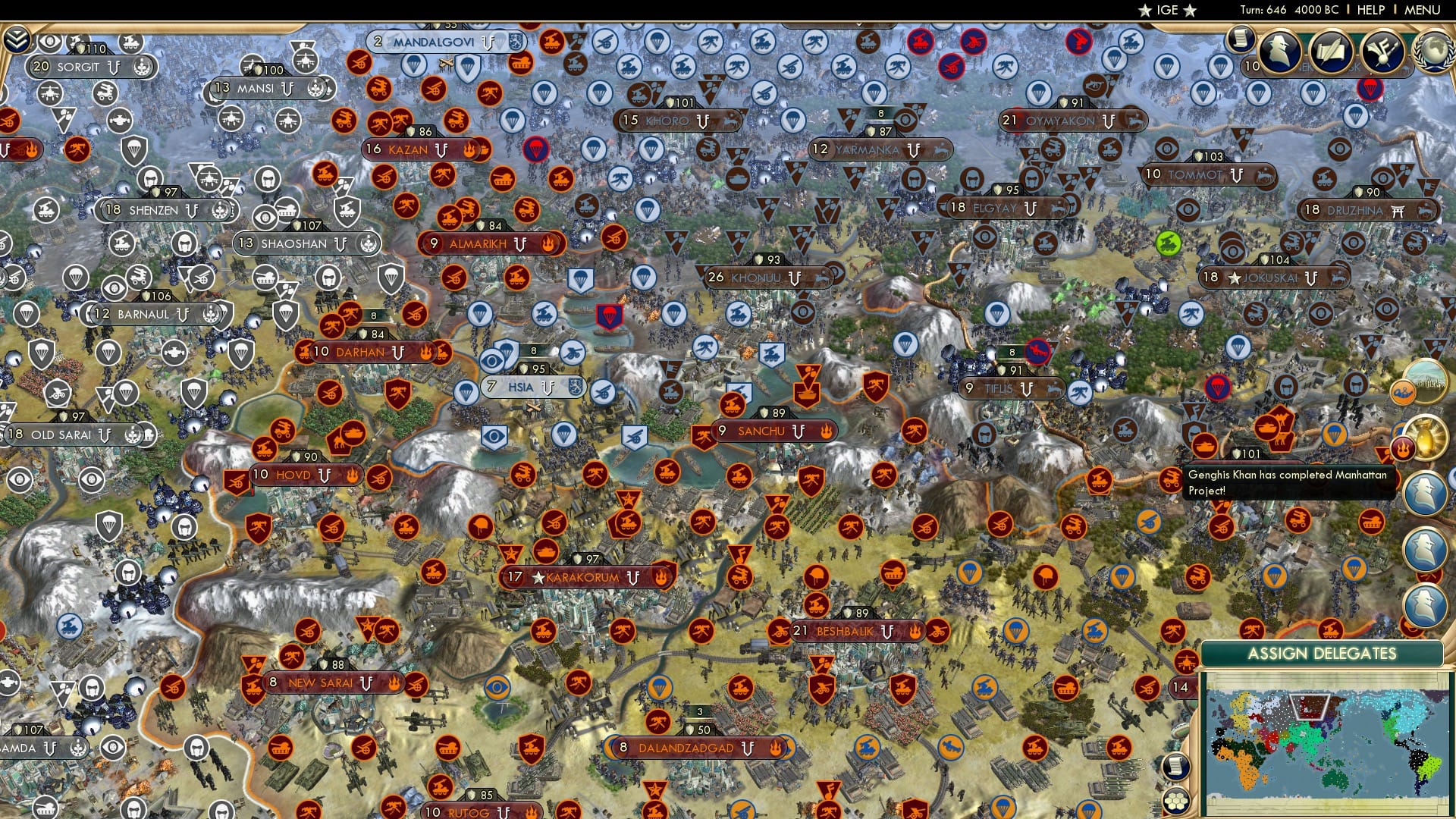This screenshot has width=1456, height=819.
Task: Click the 14 delegates counter badge near minimap
Action: click(1181, 686)
